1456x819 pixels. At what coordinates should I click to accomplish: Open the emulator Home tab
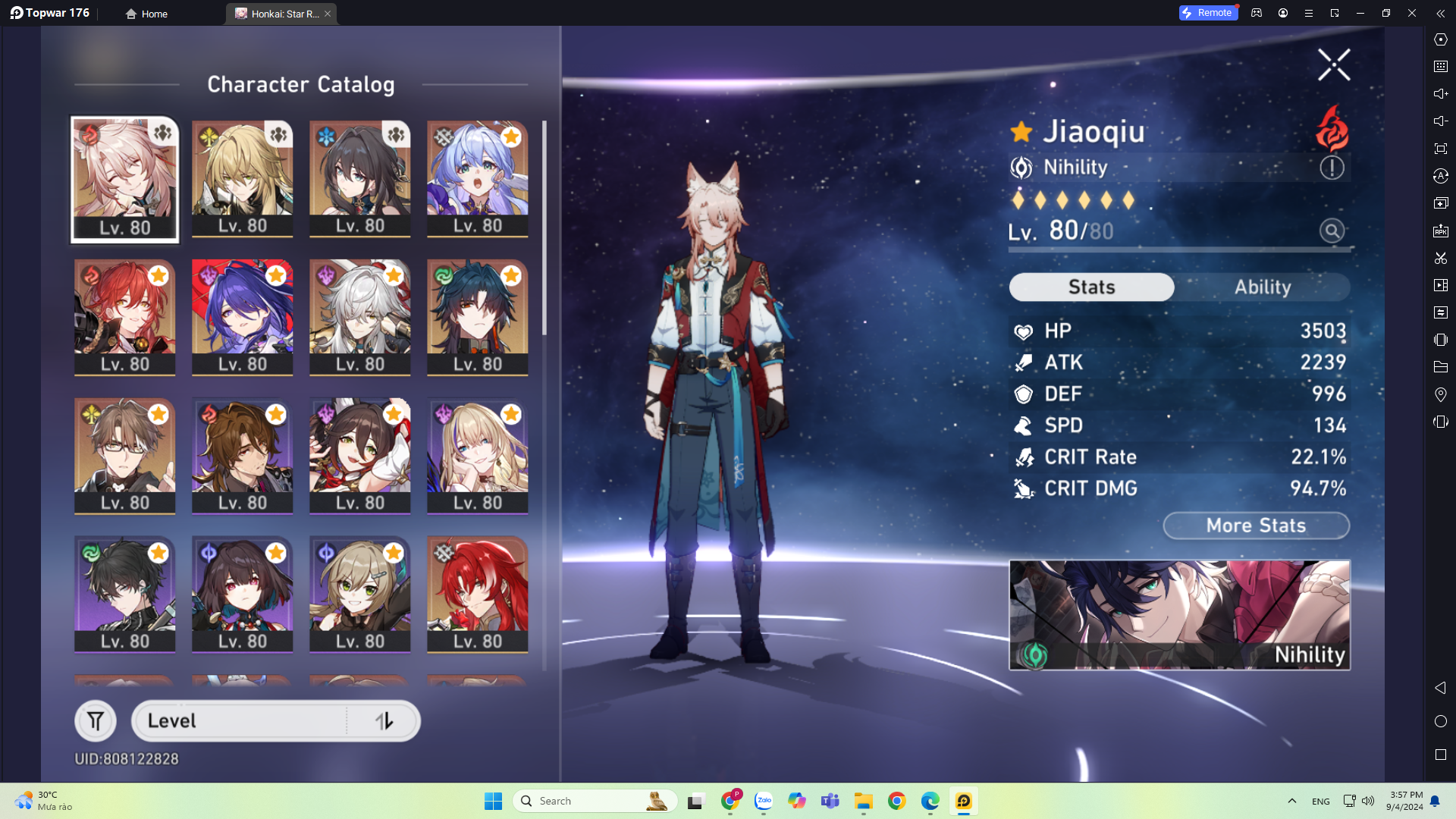147,14
